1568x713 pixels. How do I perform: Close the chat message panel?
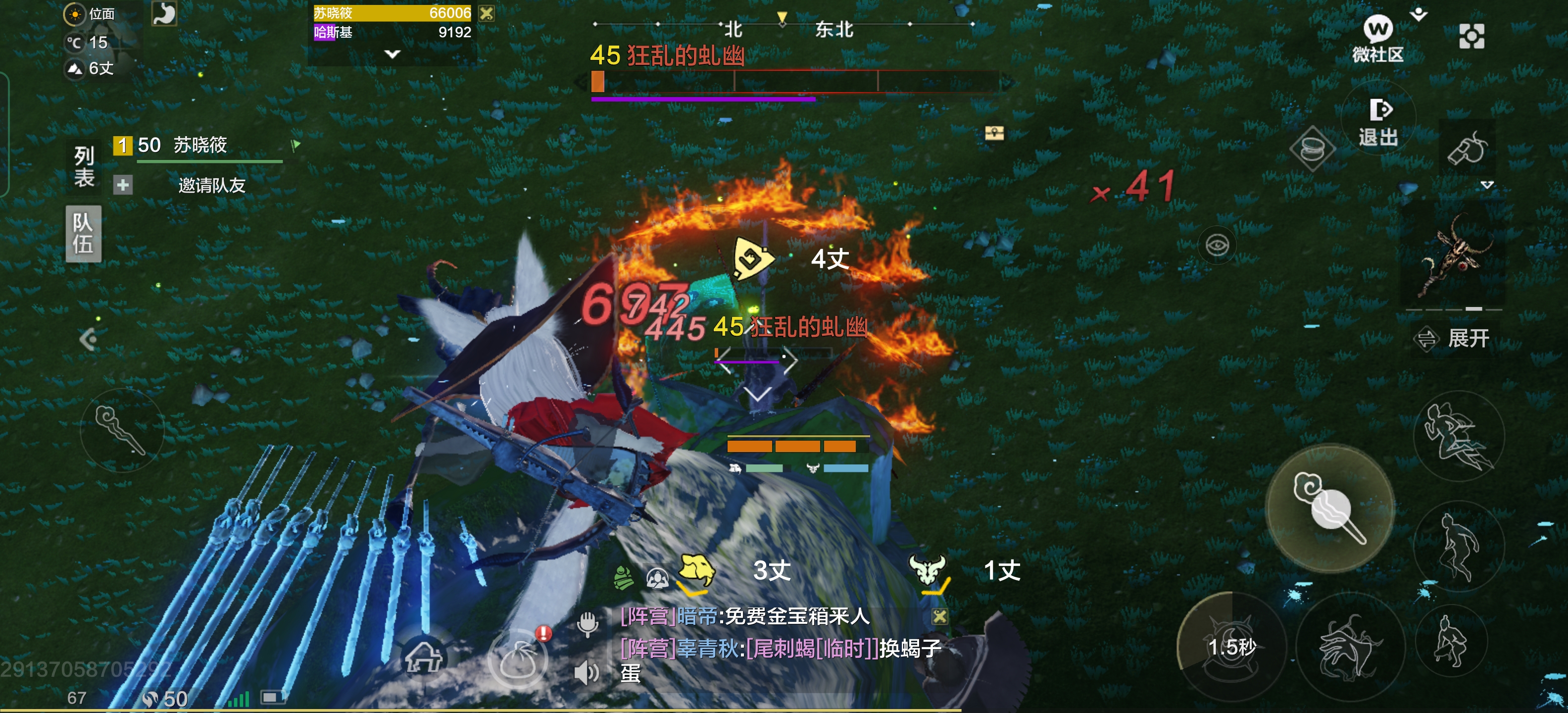939,617
